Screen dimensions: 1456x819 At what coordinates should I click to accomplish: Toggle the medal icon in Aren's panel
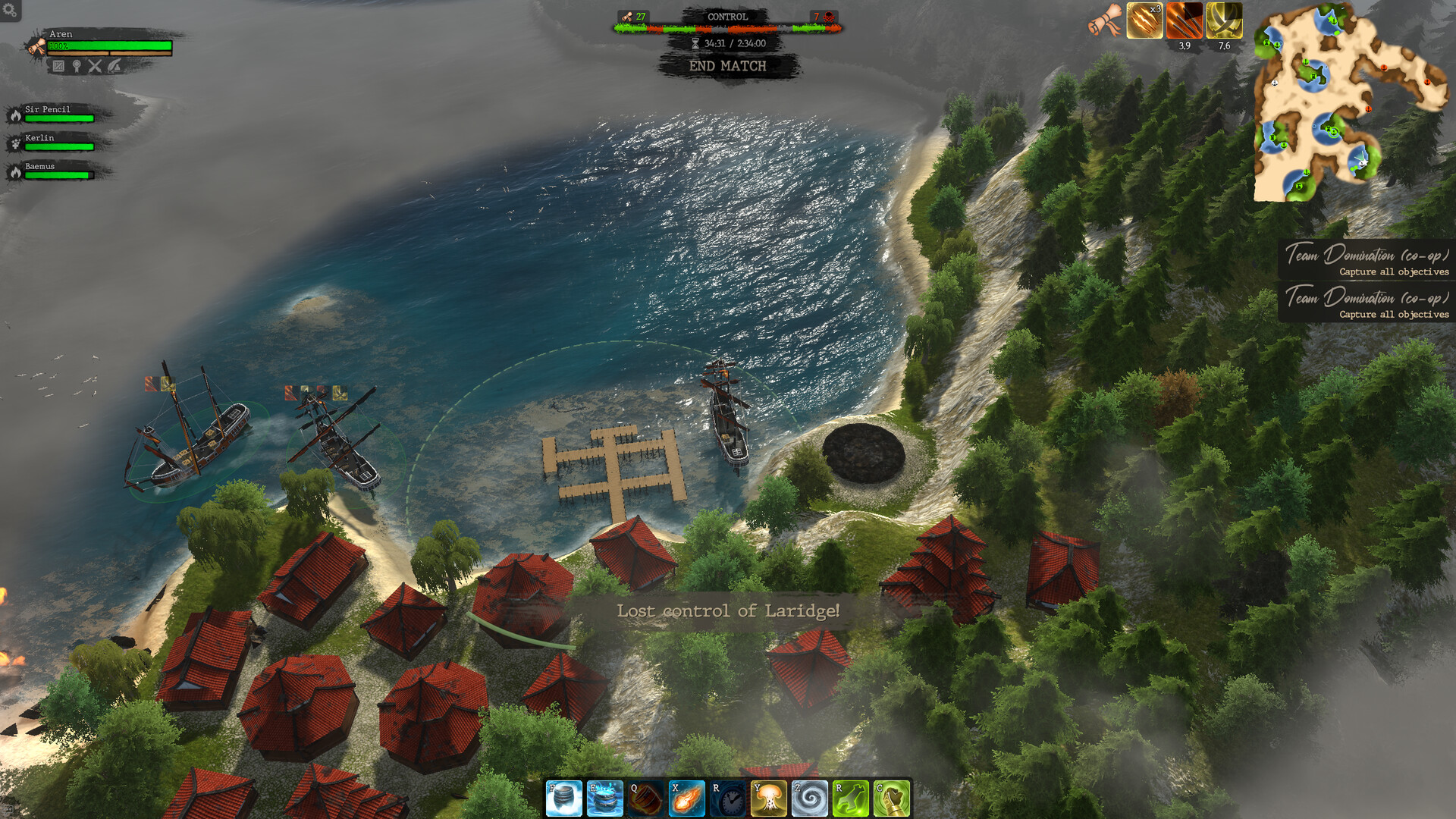click(77, 67)
